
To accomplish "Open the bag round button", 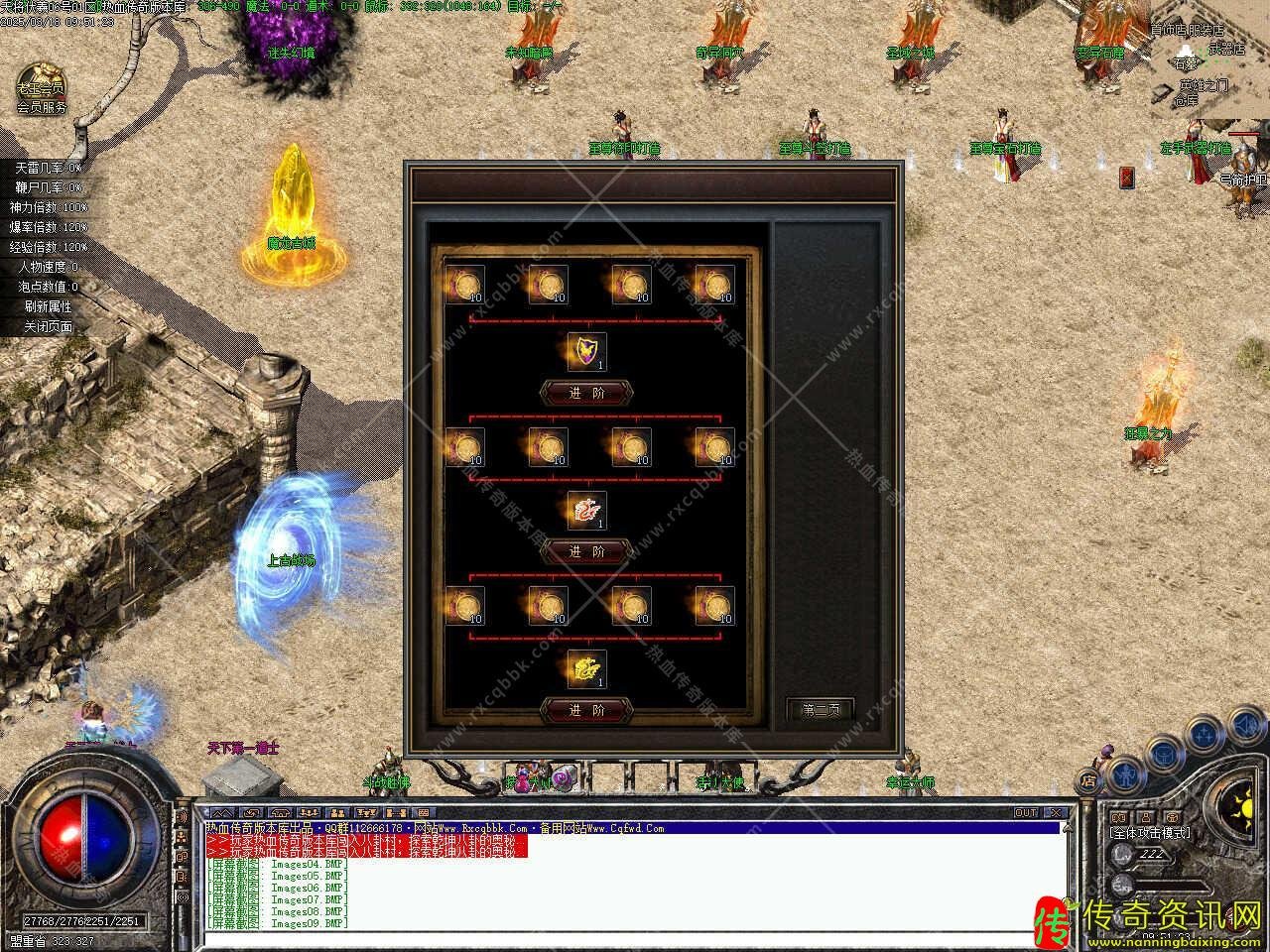I will click(x=1163, y=754).
